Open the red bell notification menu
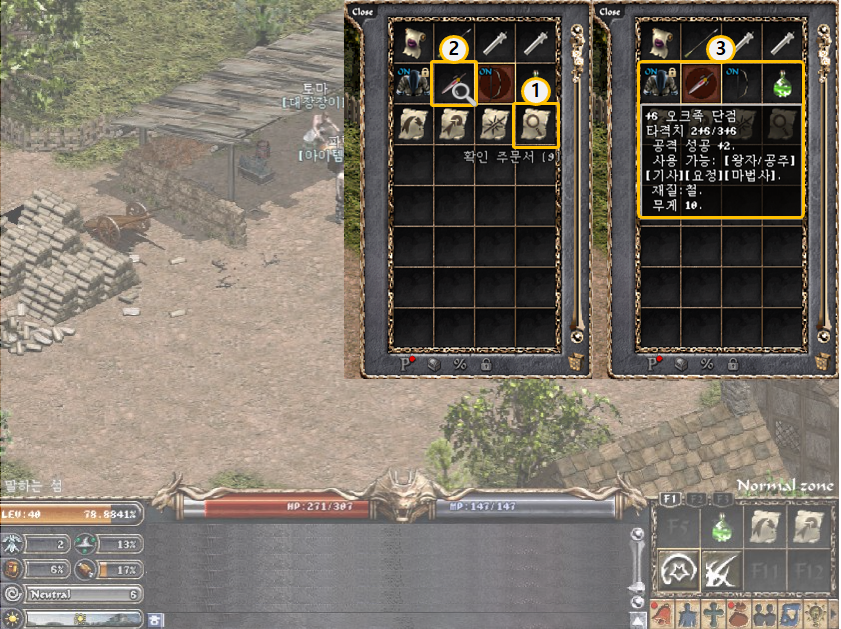Viewport: 841px width, 629px height. [664, 613]
